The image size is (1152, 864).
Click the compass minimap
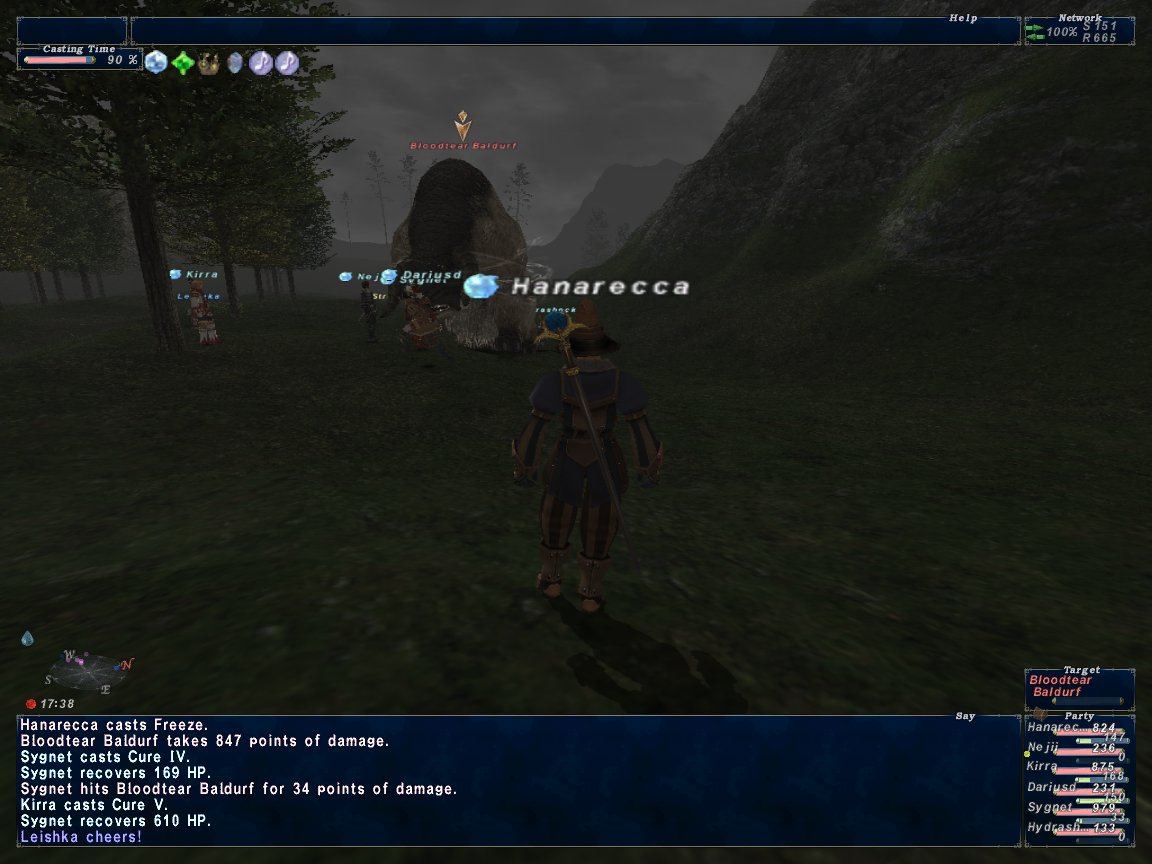[84, 672]
